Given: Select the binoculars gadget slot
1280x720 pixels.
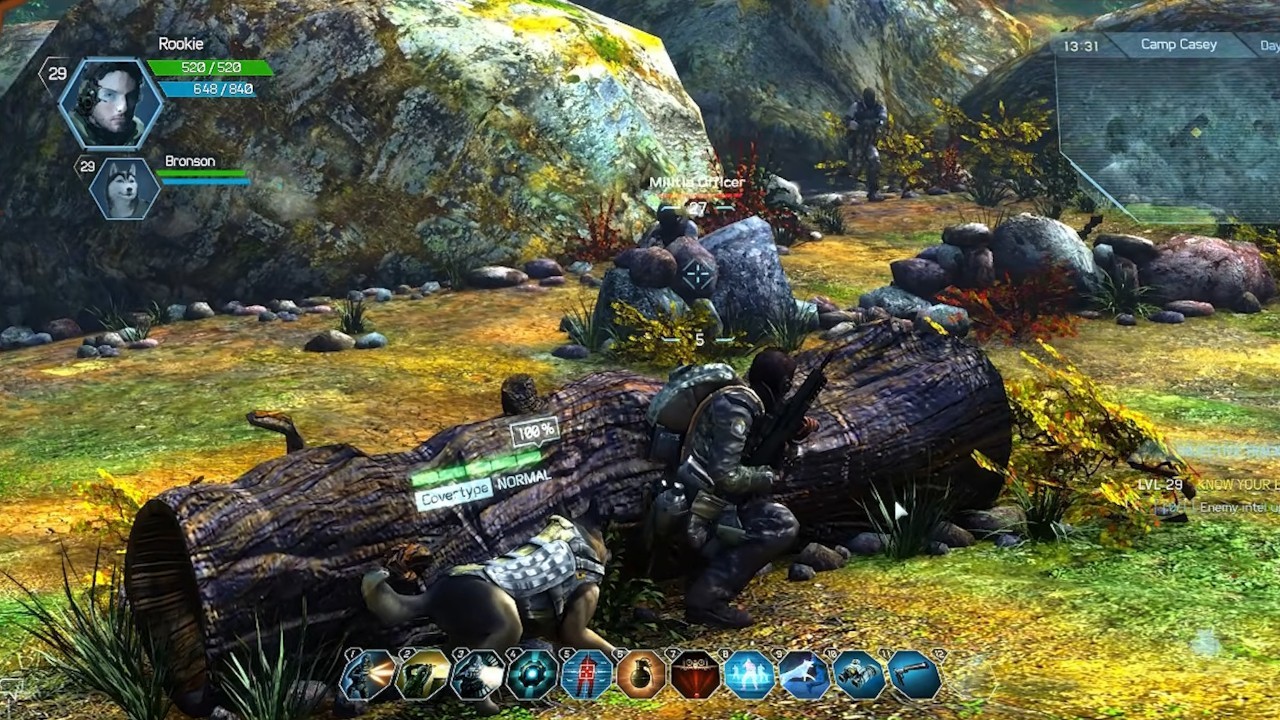Looking at the screenshot, I should point(859,674).
